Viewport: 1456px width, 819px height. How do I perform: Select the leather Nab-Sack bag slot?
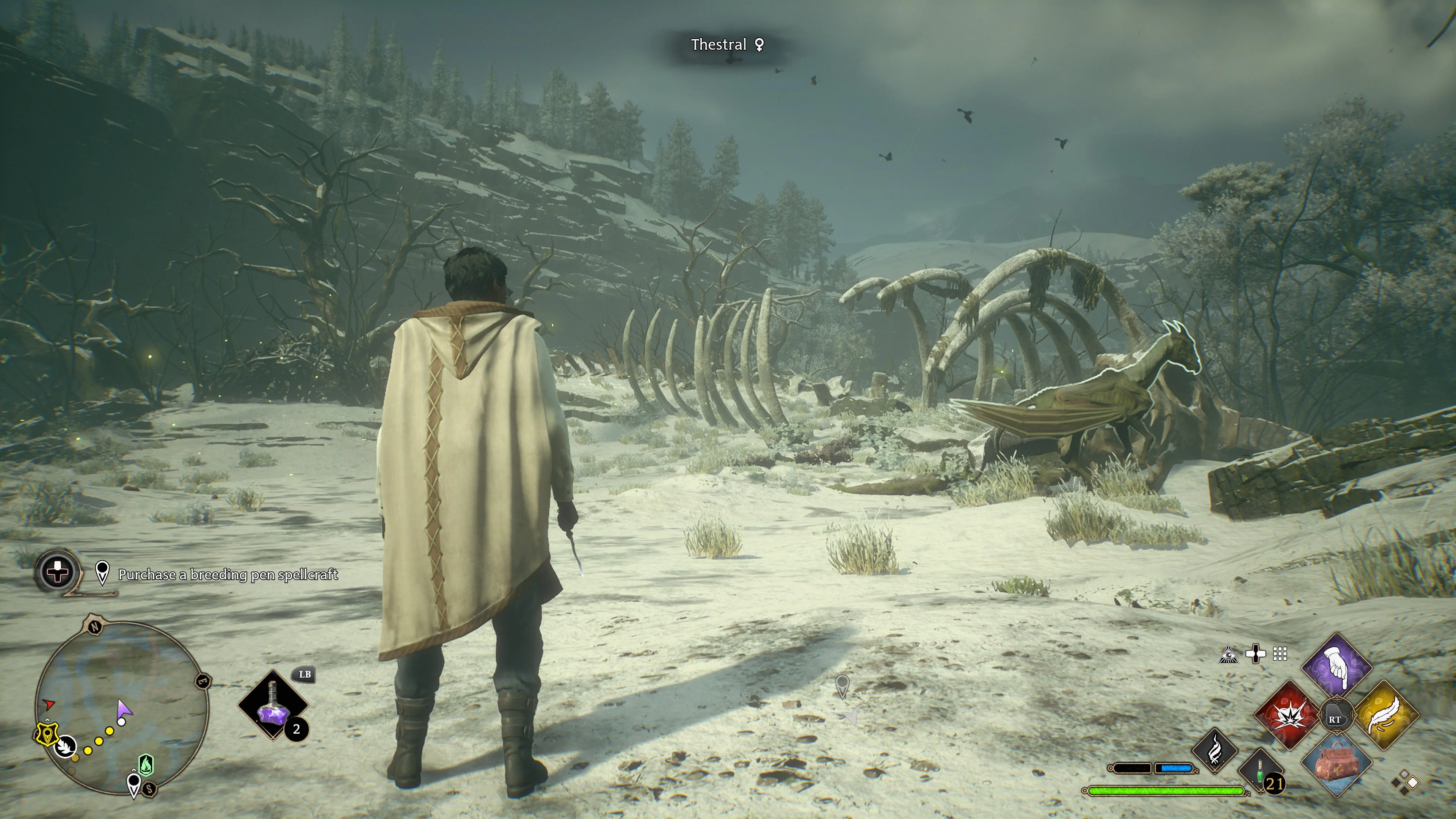click(x=1337, y=763)
